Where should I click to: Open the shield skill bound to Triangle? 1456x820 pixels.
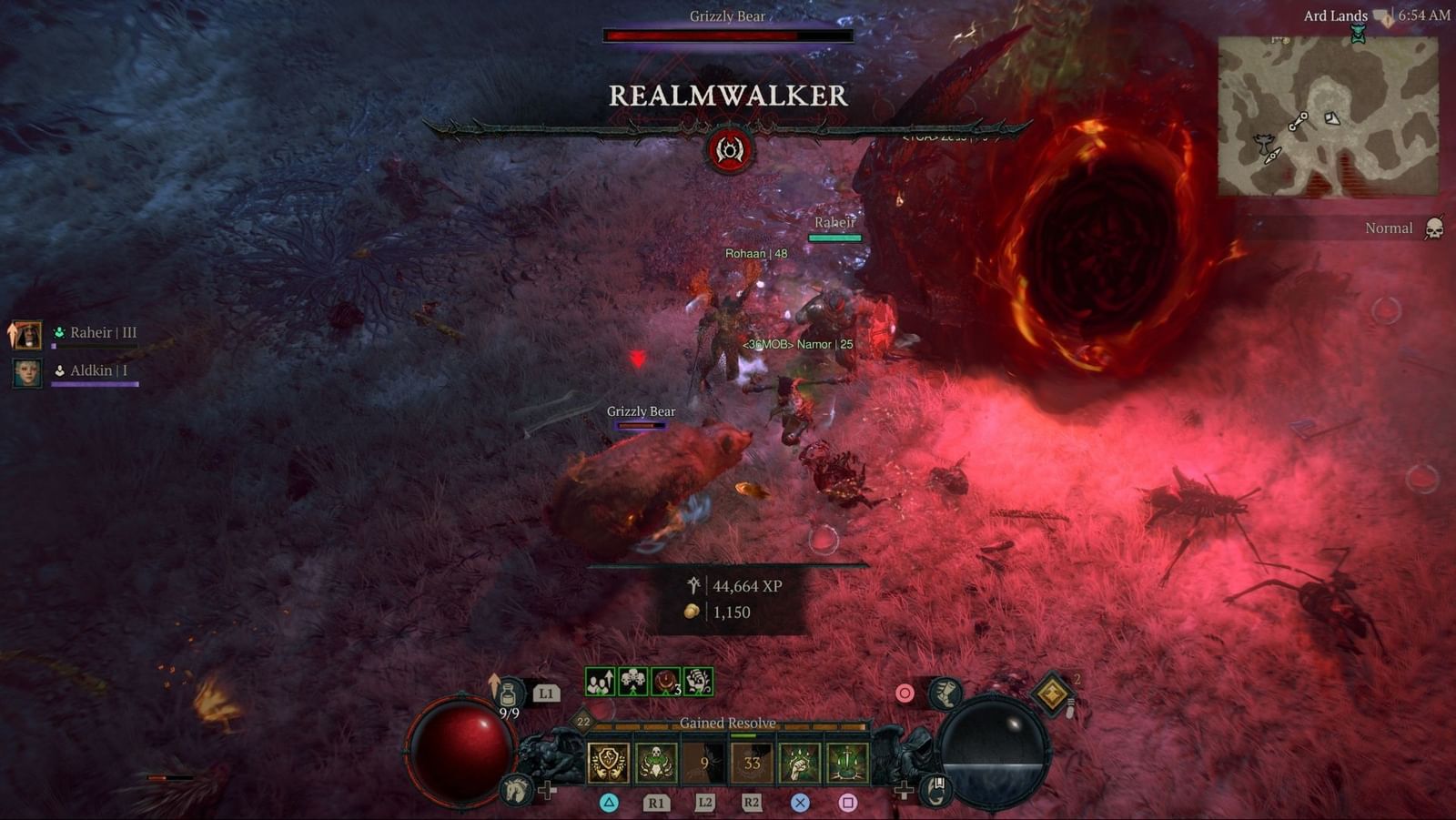(608, 761)
